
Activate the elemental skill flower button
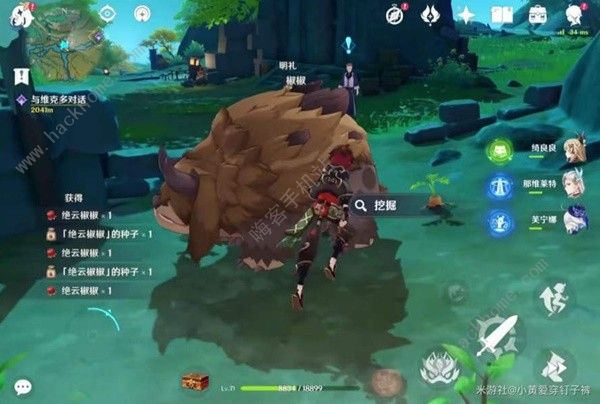[437, 368]
